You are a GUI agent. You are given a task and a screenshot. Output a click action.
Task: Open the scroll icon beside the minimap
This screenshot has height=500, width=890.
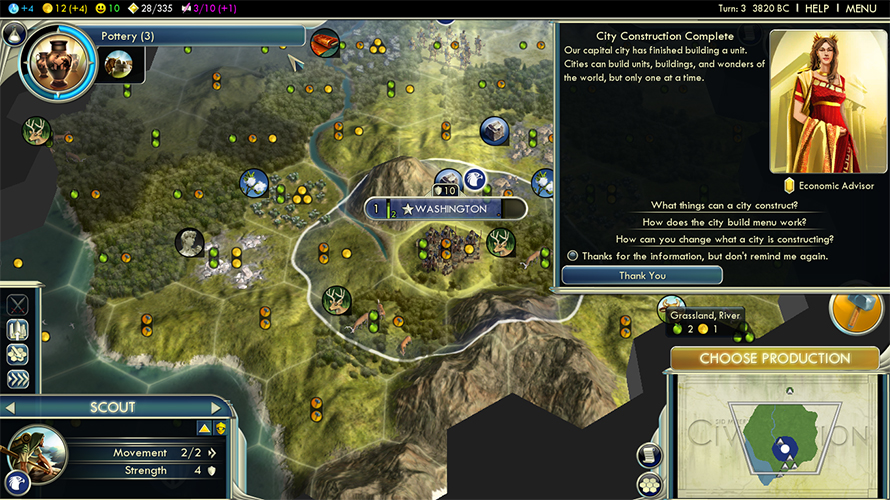tap(649, 455)
